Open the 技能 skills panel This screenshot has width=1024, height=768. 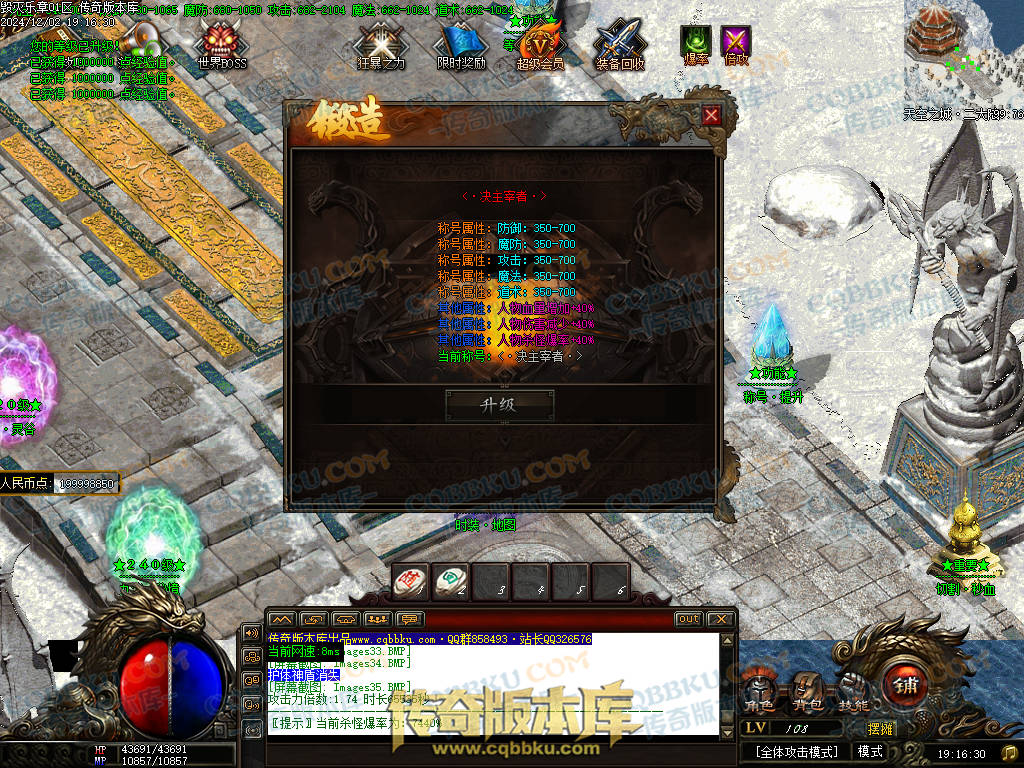852,692
